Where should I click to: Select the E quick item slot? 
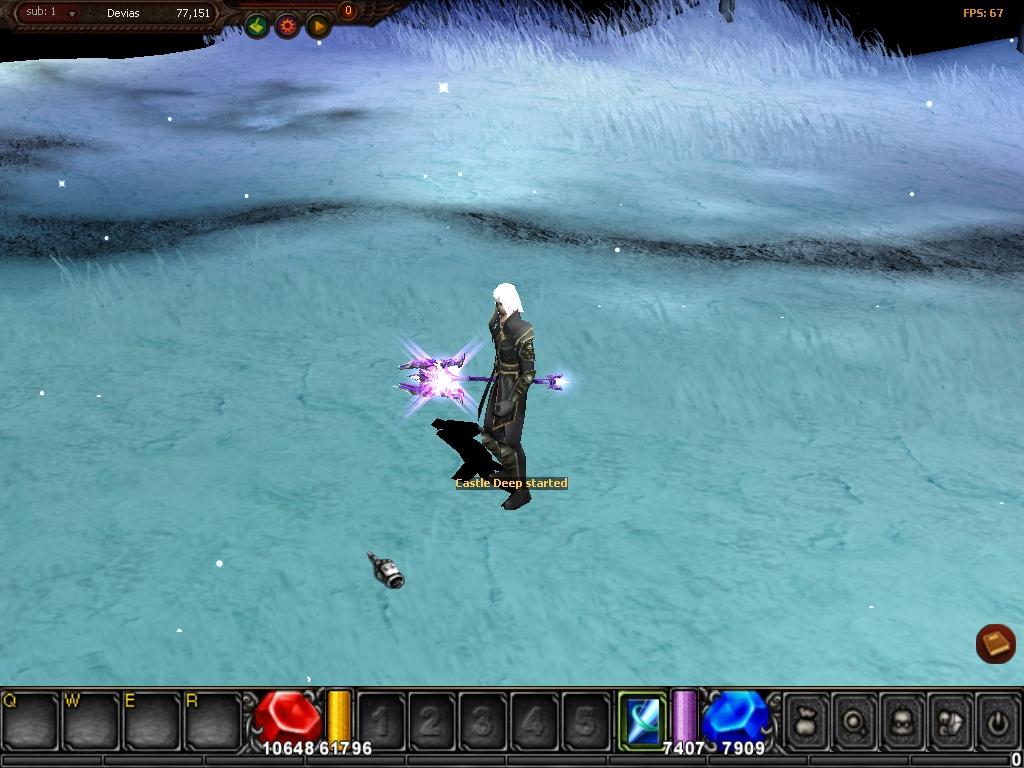click(153, 720)
